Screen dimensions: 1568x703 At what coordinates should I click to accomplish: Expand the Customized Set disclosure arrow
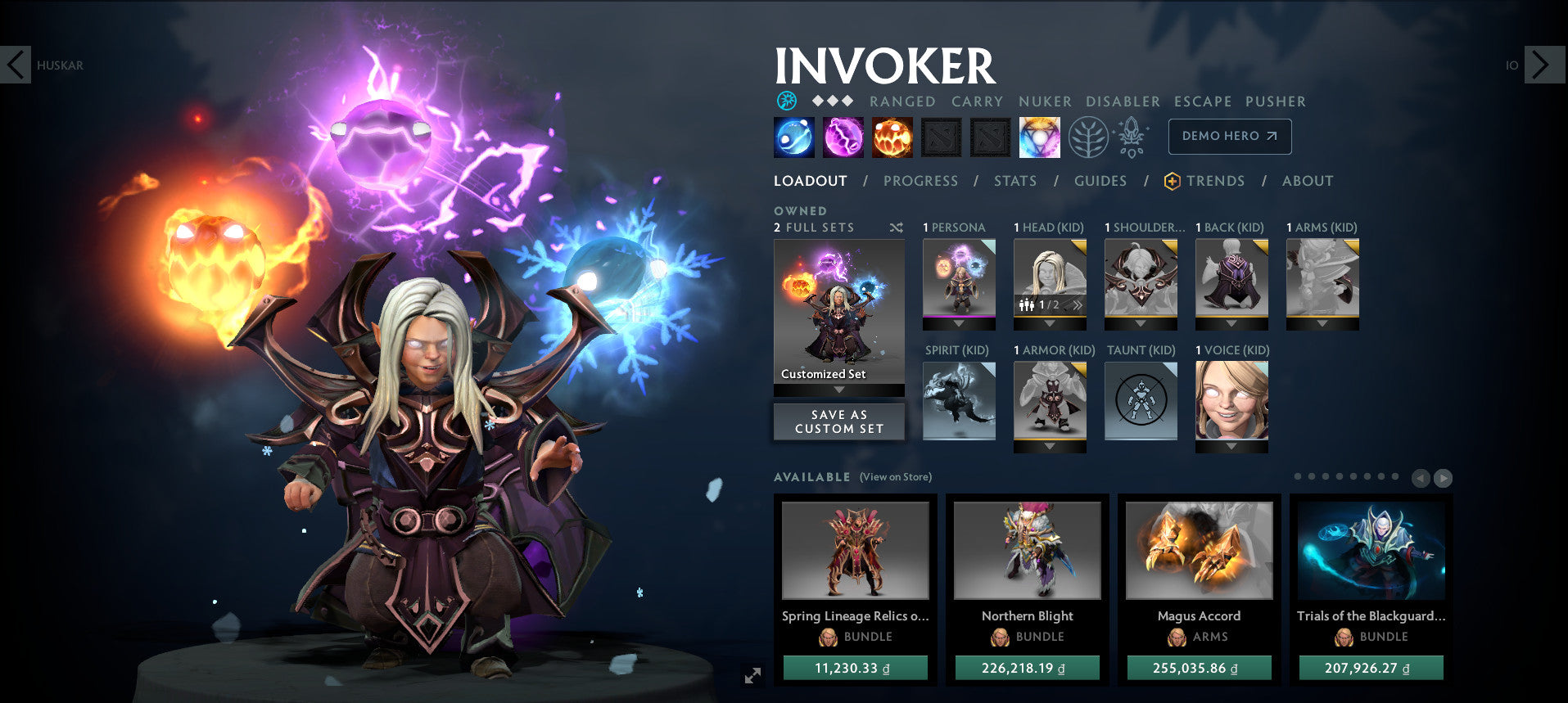click(x=838, y=390)
